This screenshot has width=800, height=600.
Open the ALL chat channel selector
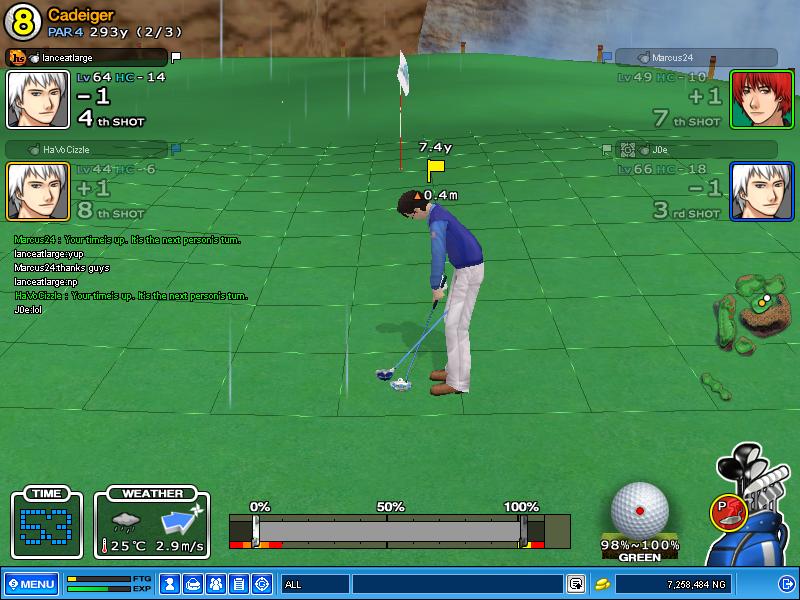(x=314, y=584)
